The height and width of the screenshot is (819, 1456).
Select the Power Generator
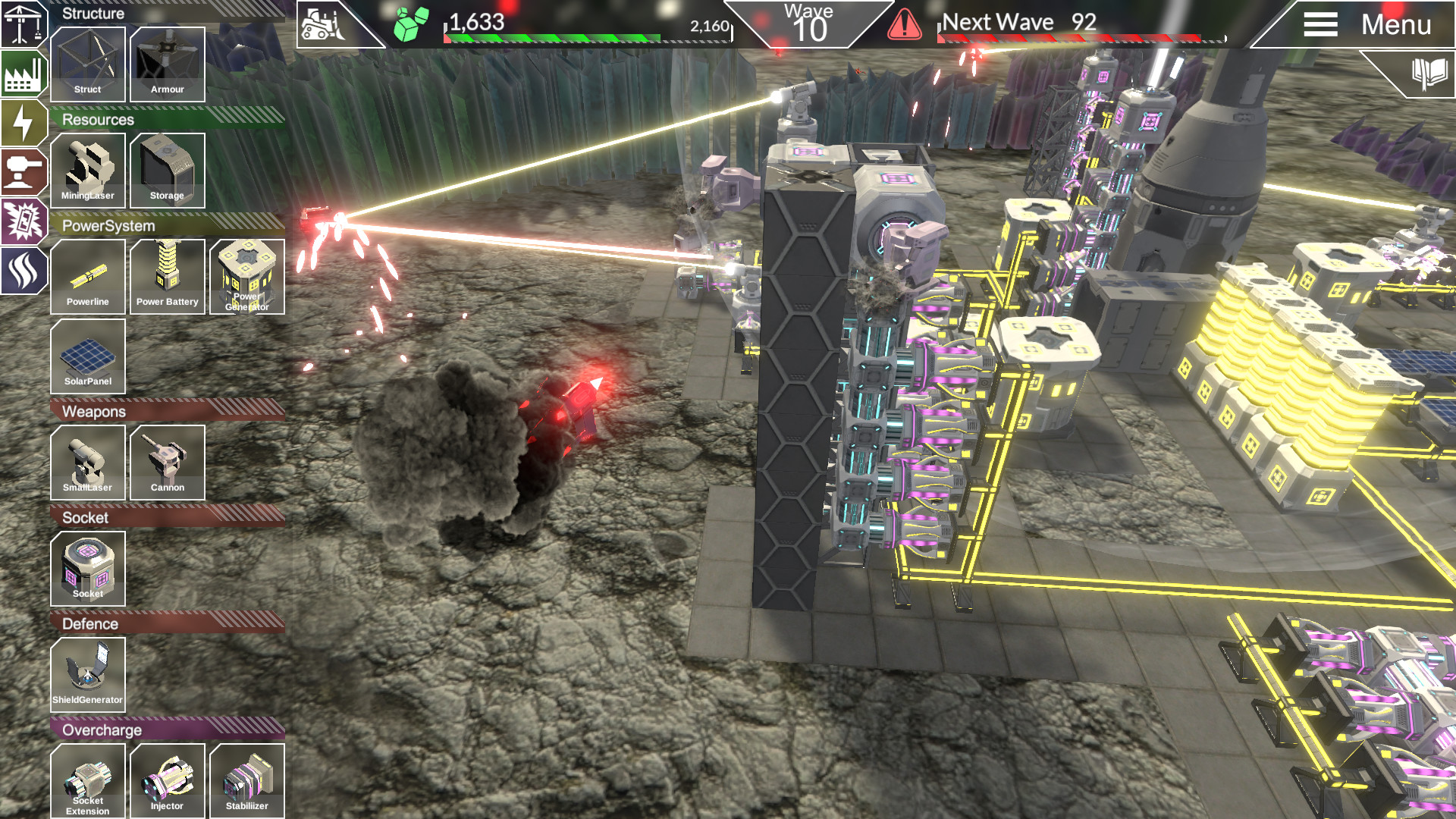(247, 277)
